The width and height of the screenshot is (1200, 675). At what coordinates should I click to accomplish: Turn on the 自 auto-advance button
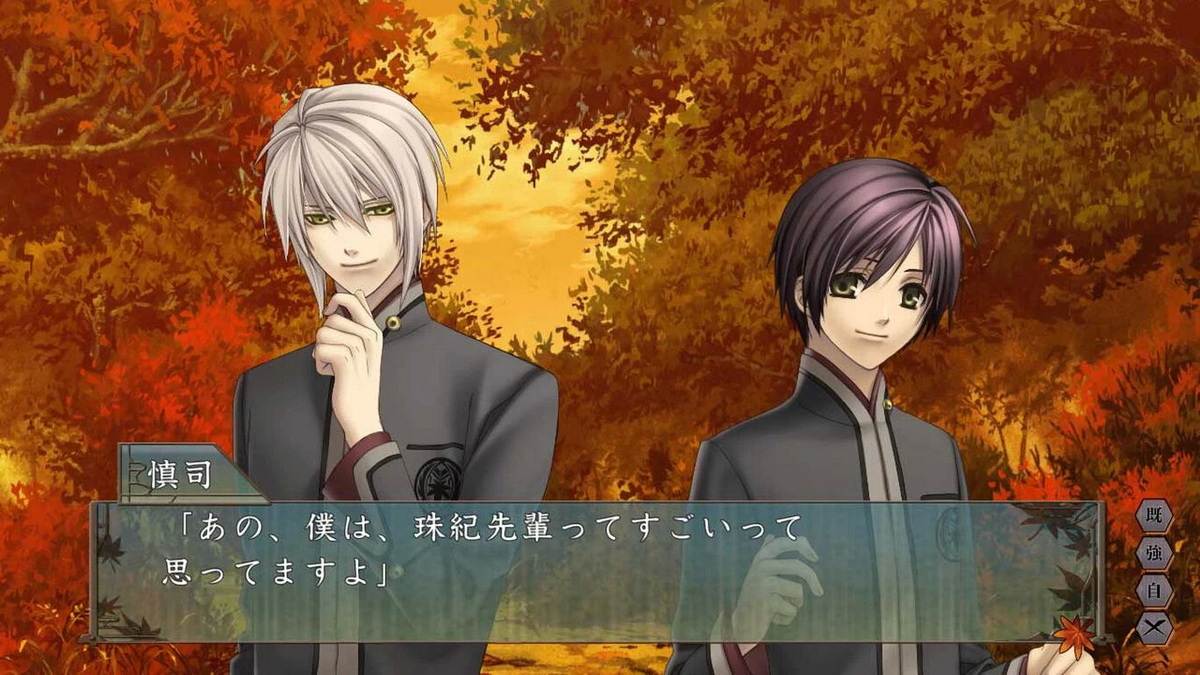tap(1153, 591)
